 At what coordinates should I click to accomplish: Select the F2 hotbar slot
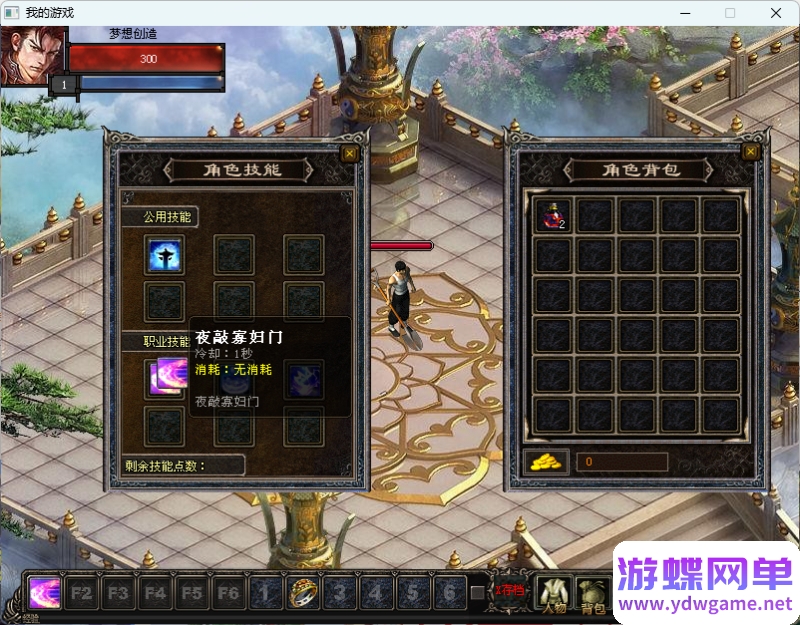82,592
